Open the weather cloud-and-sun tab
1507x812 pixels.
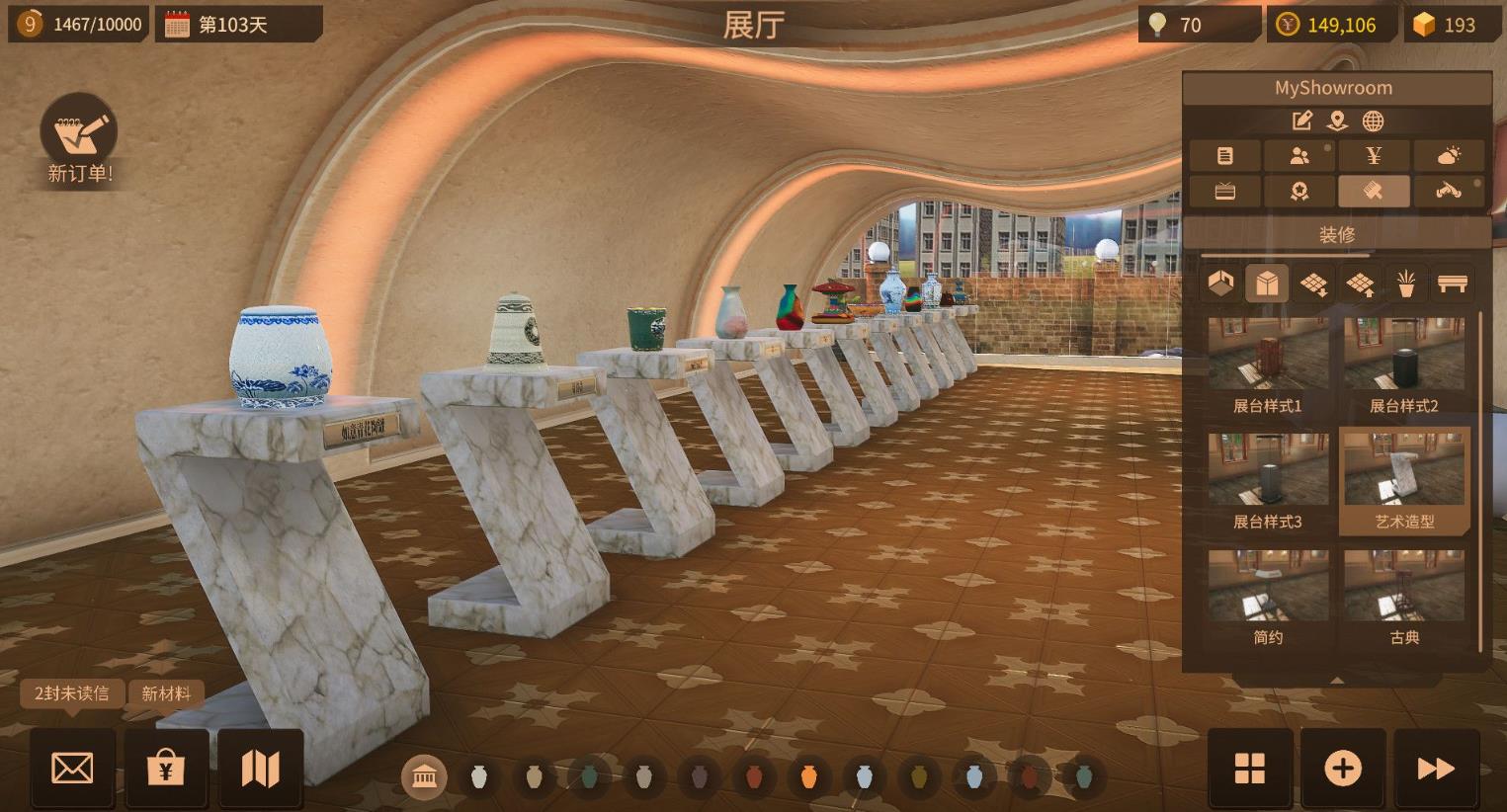[1449, 155]
